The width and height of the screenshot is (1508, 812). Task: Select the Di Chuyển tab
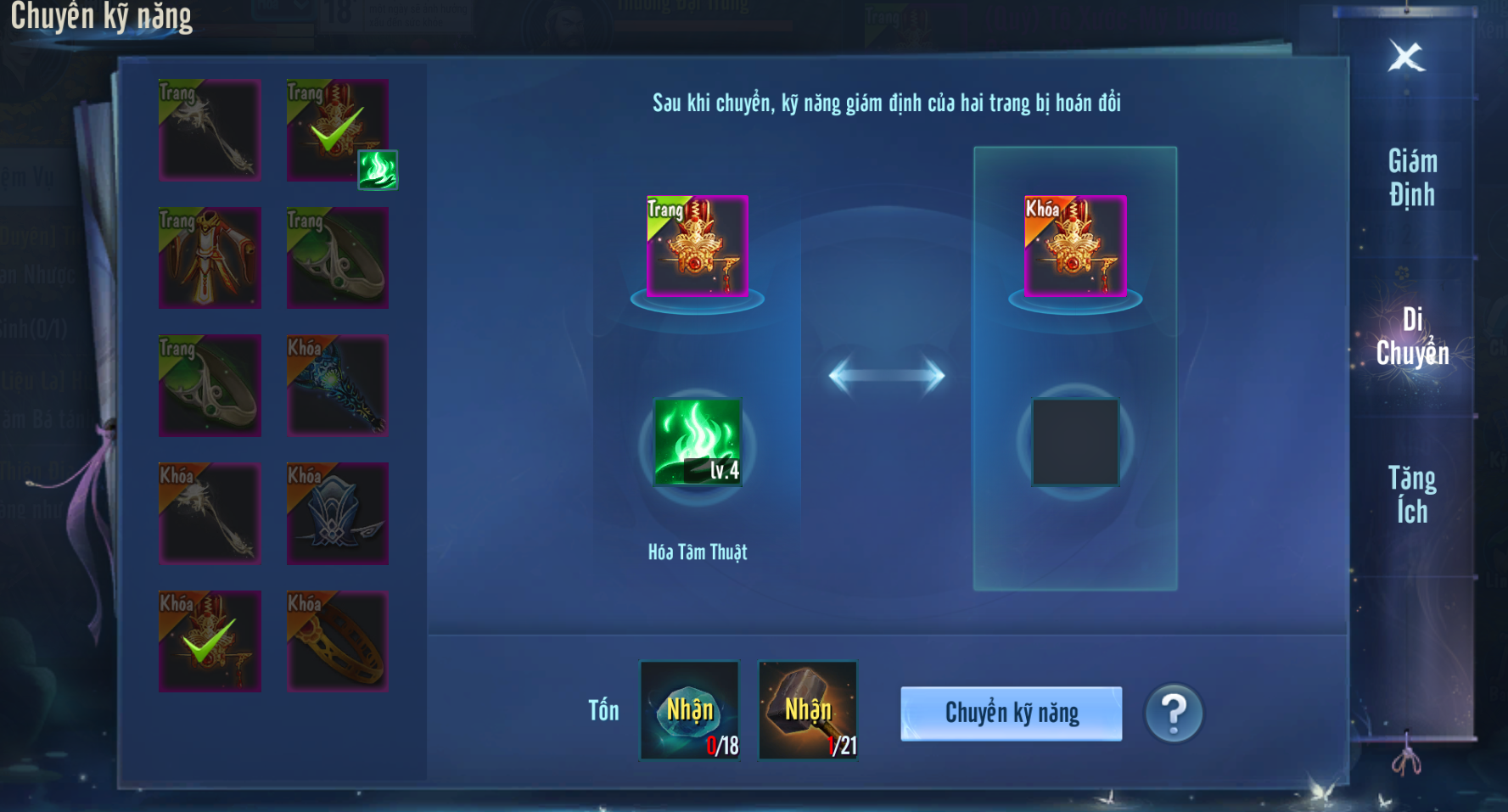pyautogui.click(x=1412, y=336)
